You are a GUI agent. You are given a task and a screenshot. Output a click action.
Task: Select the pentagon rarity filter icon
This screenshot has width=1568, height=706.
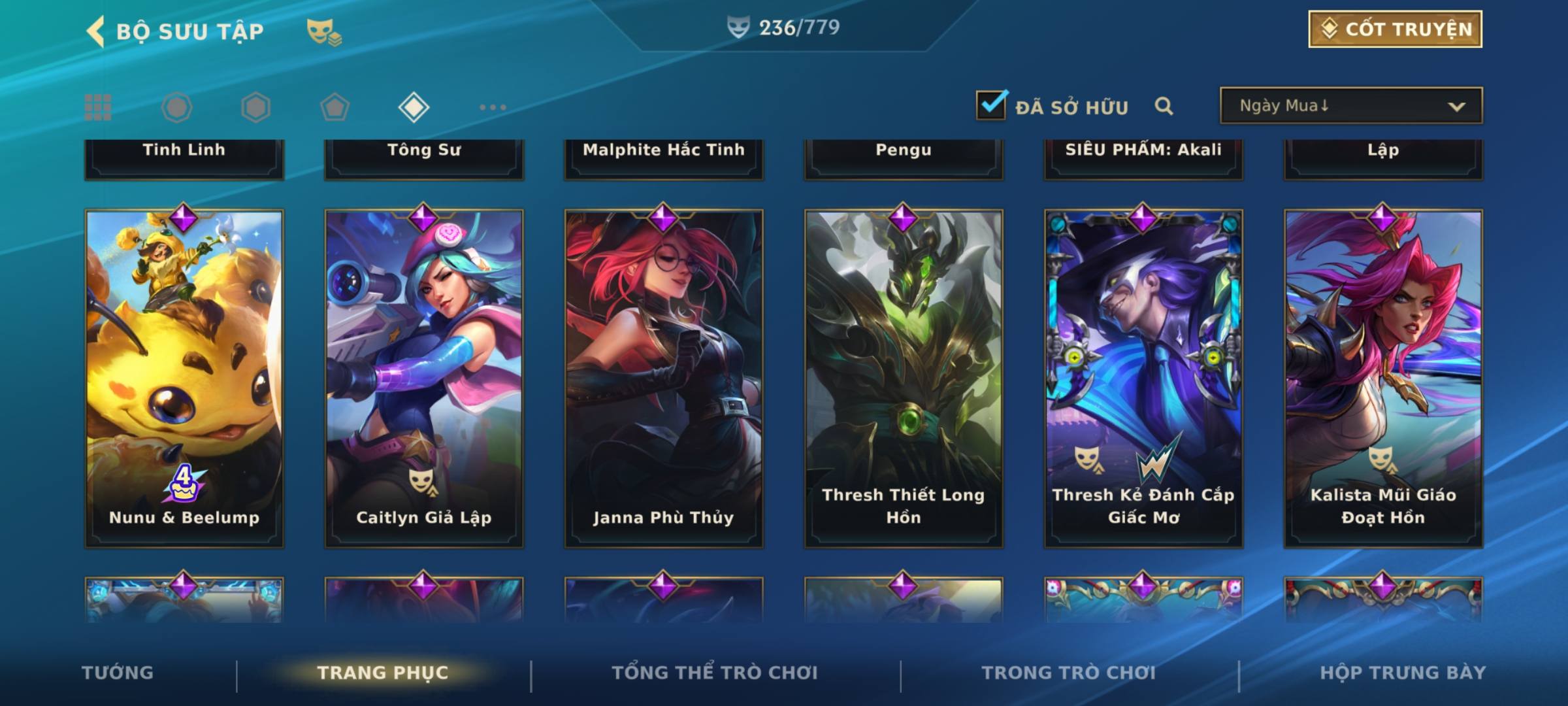[335, 107]
